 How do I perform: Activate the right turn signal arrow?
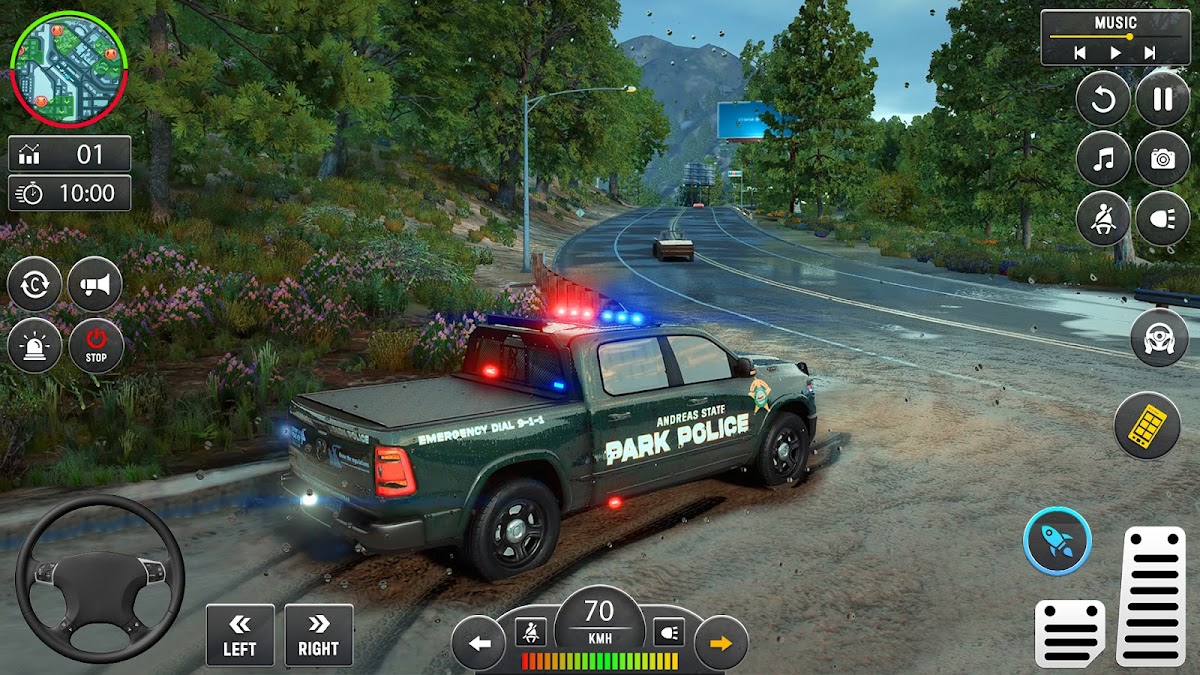(x=720, y=643)
